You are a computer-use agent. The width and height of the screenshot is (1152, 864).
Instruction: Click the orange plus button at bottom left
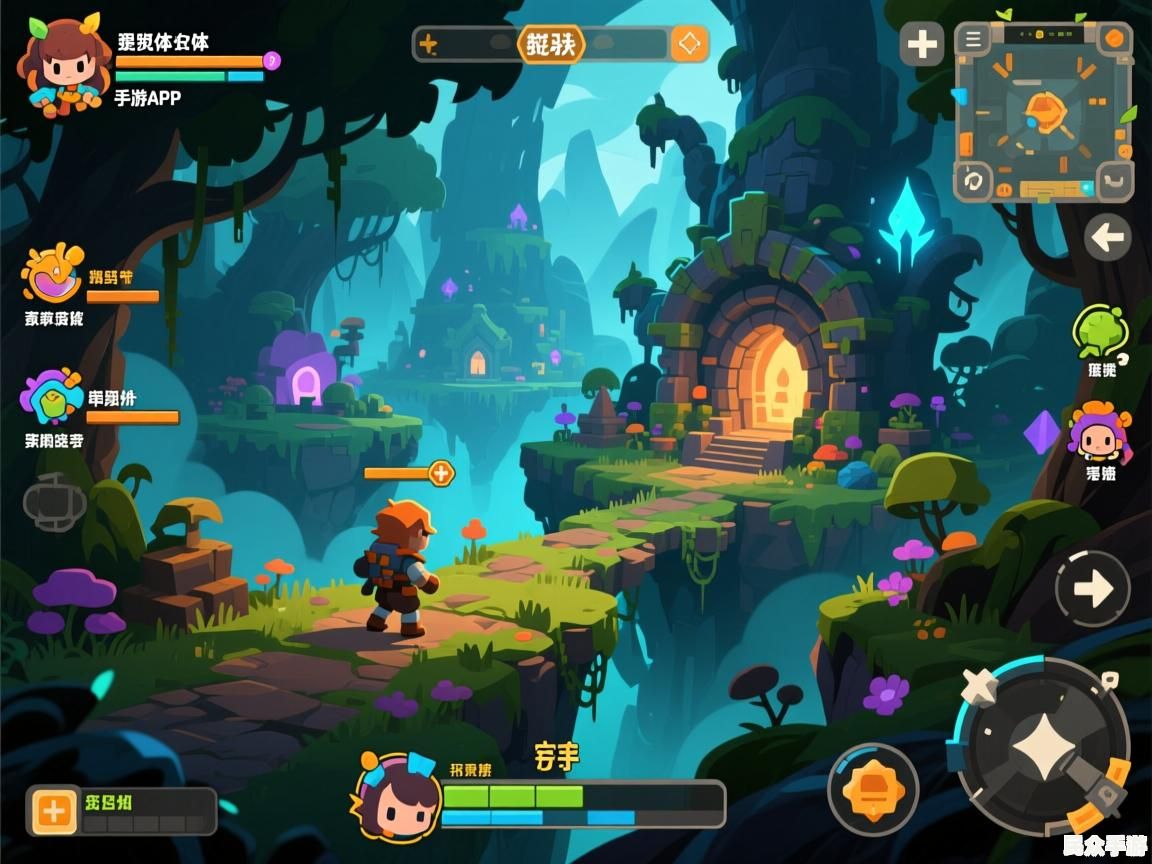pyautogui.click(x=53, y=811)
